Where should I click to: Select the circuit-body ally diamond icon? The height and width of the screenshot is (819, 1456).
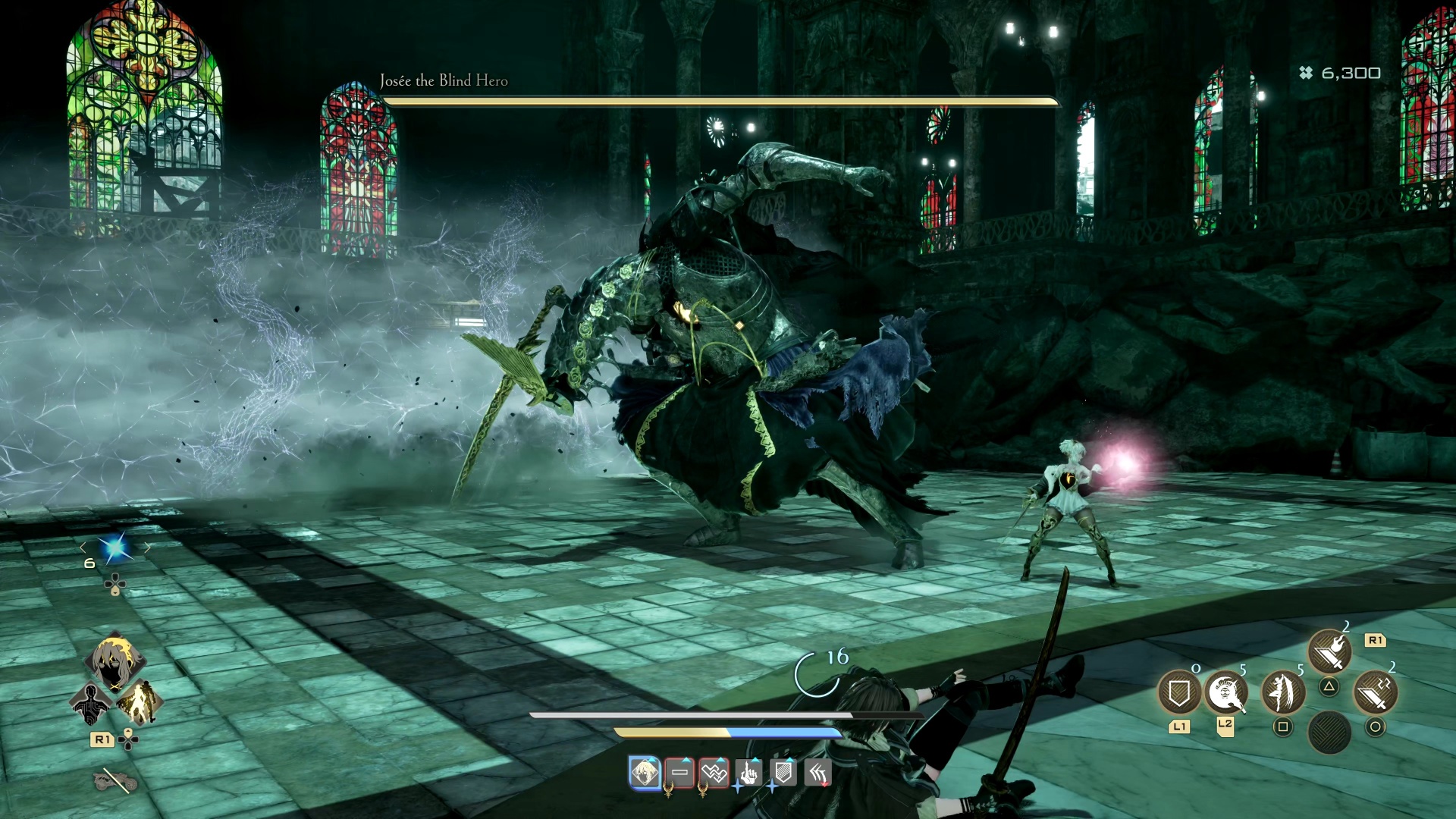[91, 703]
